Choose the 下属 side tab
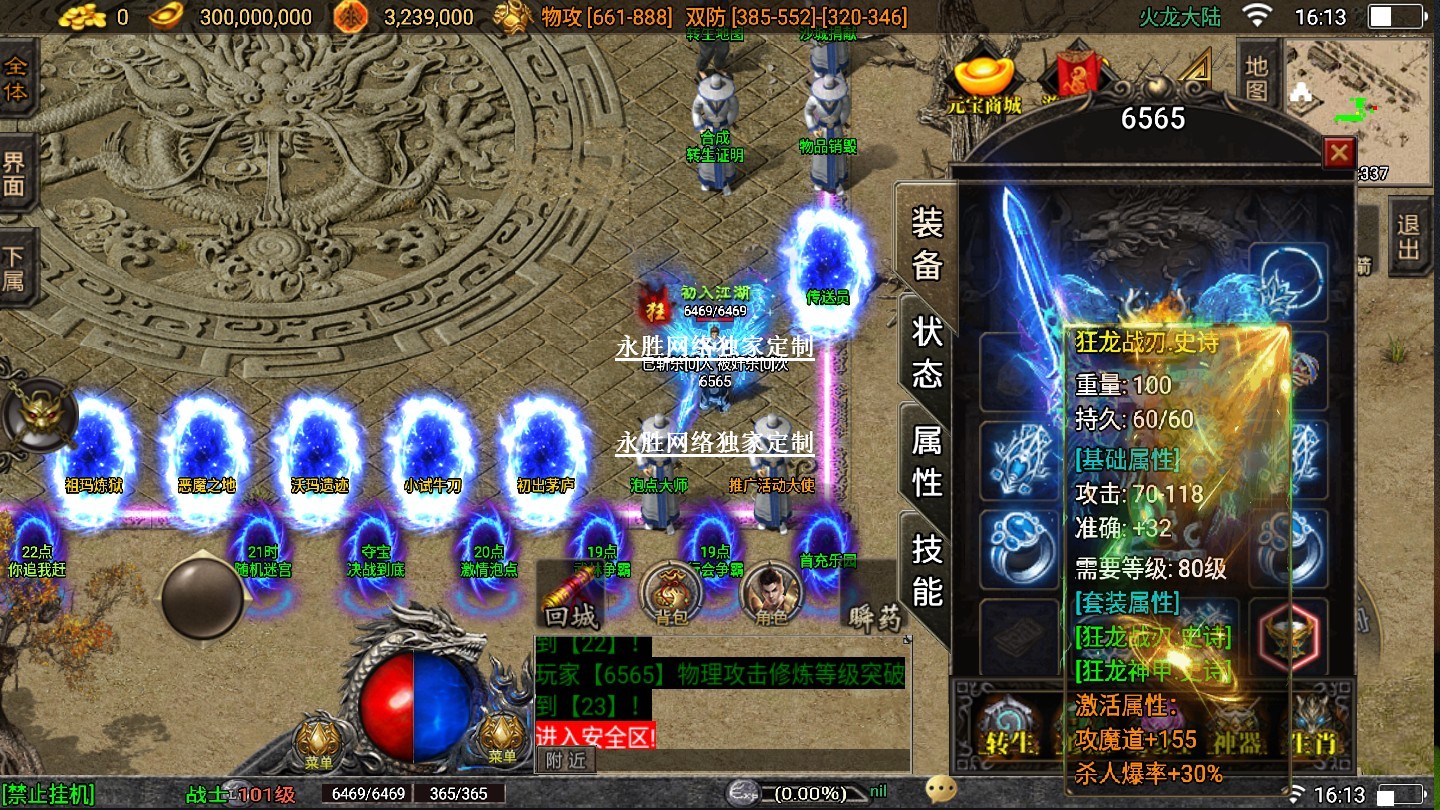Image resolution: width=1440 pixels, height=810 pixels. coord(16,267)
